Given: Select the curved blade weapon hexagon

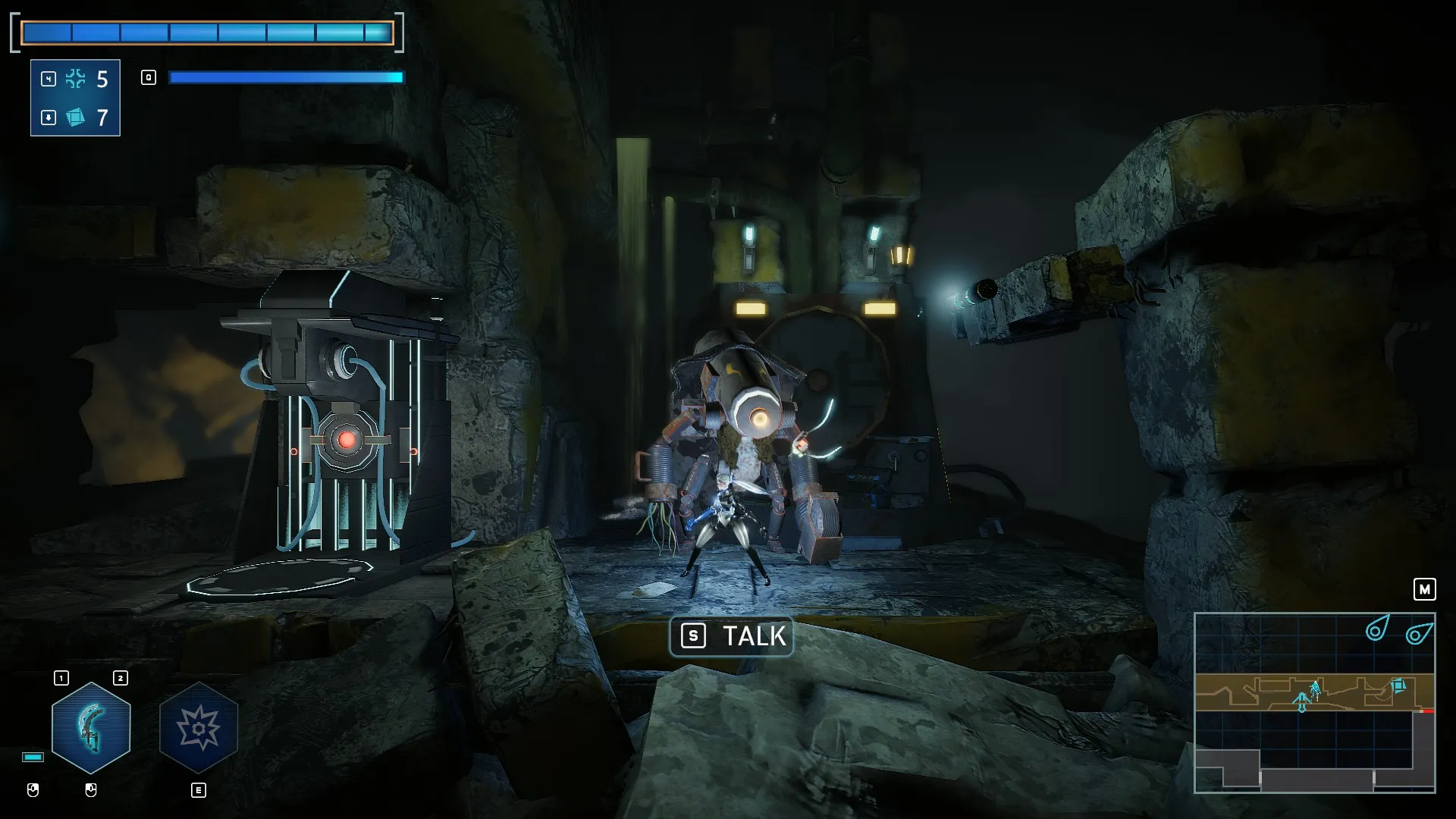Looking at the screenshot, I should (x=91, y=728).
